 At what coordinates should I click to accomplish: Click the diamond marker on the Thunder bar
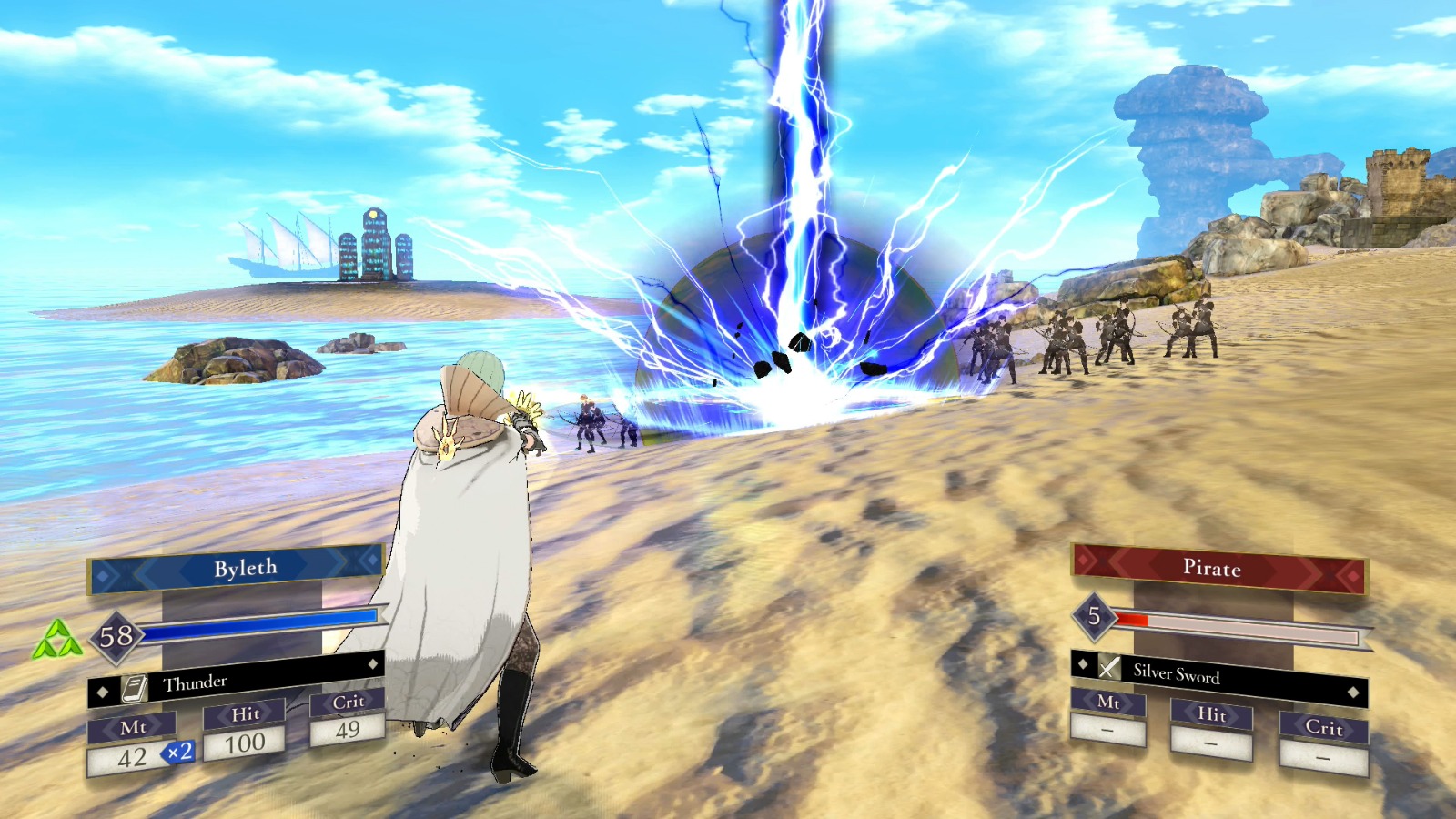point(372,662)
